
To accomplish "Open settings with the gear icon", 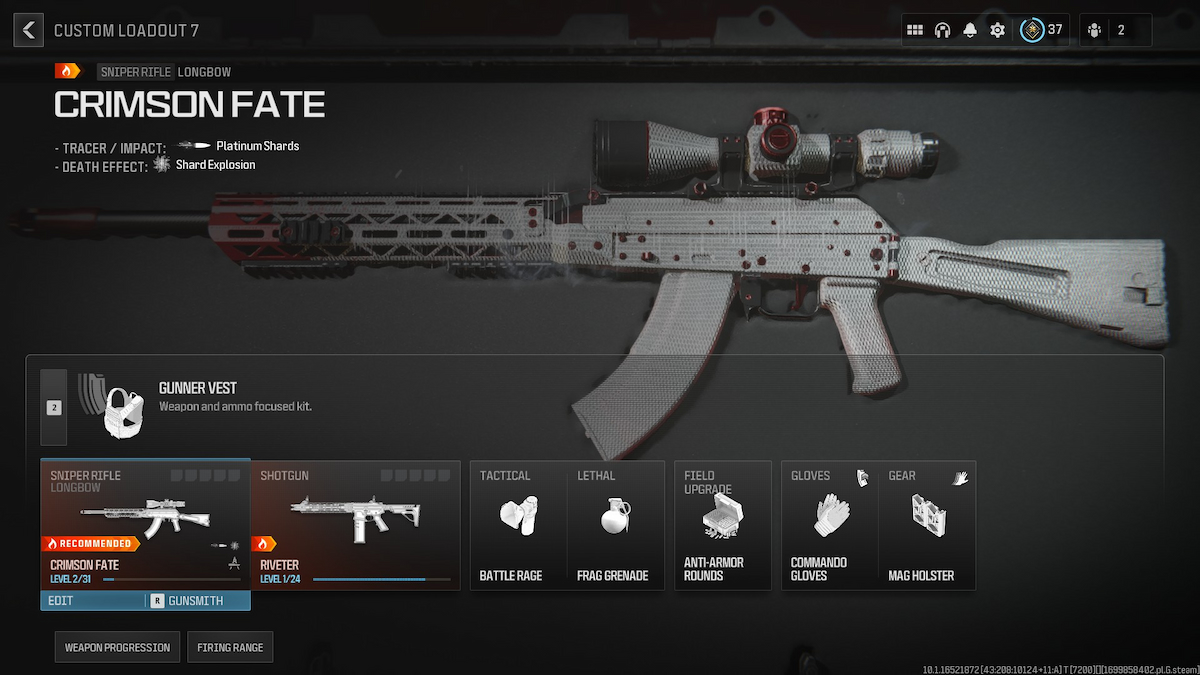I will coord(997,30).
